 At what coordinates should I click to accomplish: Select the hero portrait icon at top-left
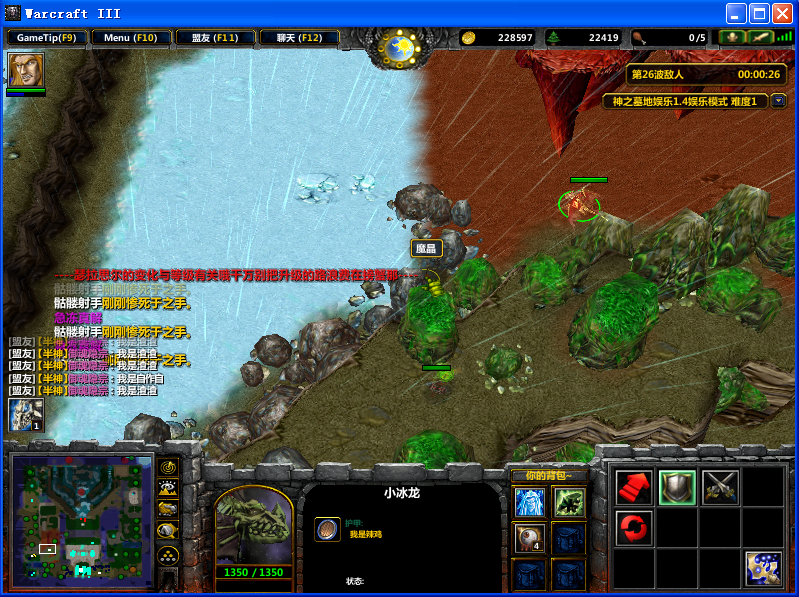[25, 70]
